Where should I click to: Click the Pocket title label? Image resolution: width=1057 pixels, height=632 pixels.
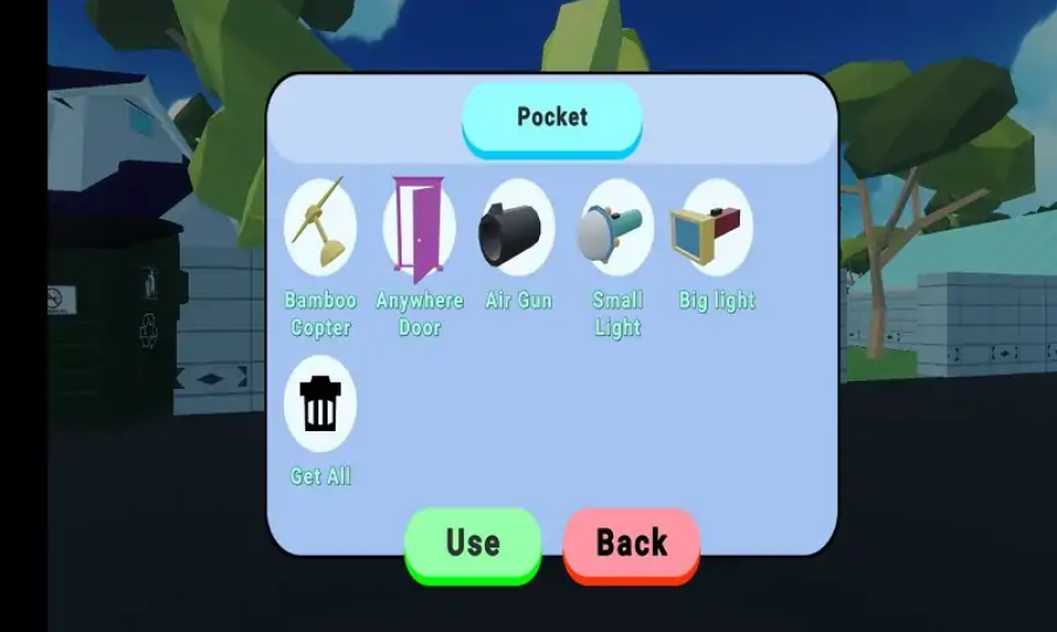click(x=552, y=117)
